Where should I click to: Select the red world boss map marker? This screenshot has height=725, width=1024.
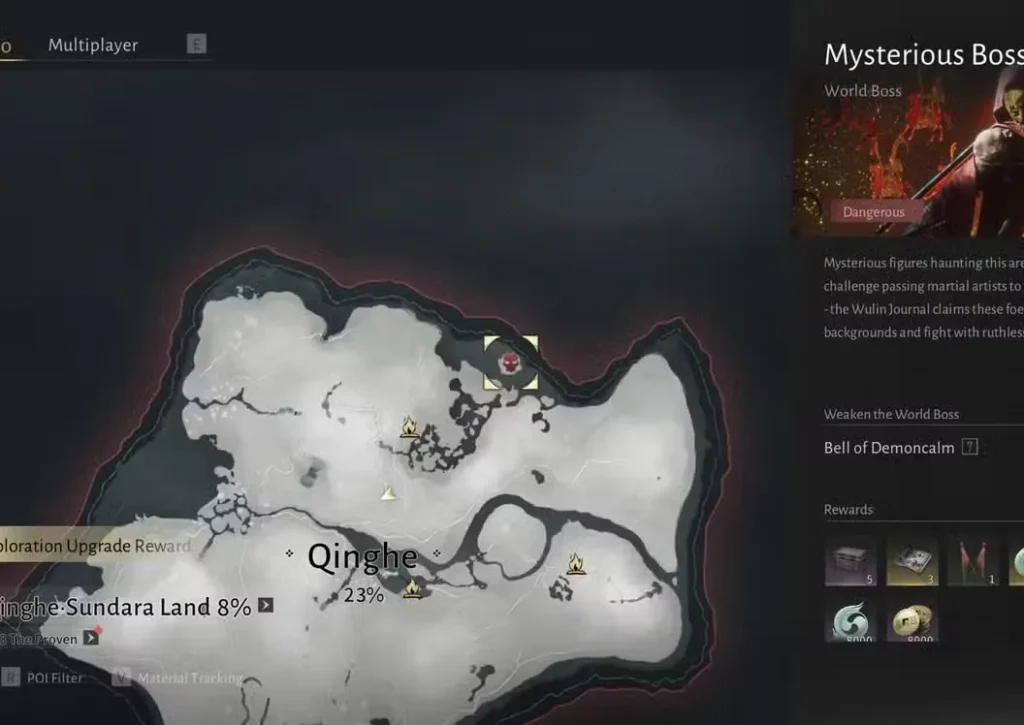(x=510, y=362)
